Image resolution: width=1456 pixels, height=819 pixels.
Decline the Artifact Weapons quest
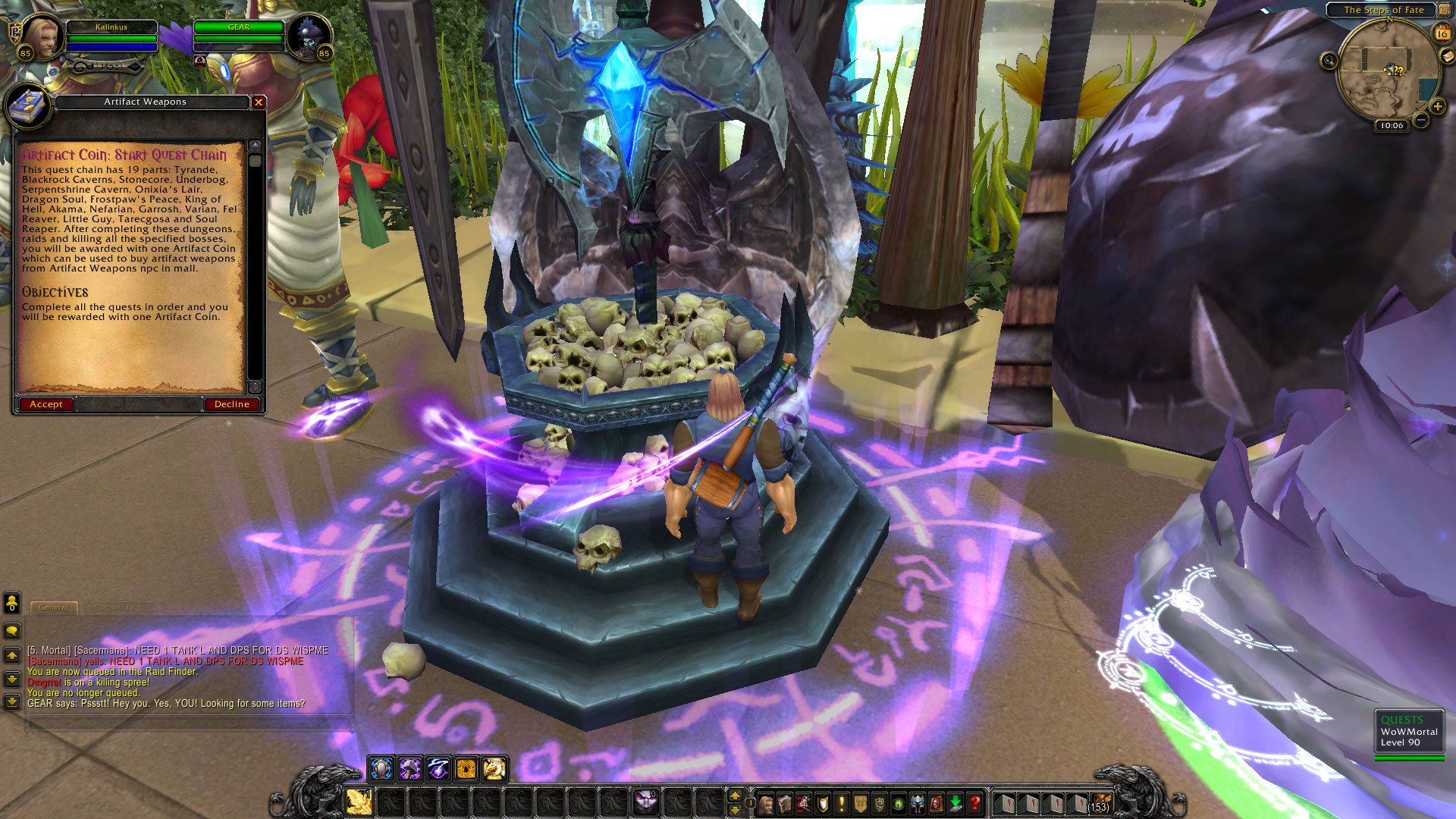(231, 404)
